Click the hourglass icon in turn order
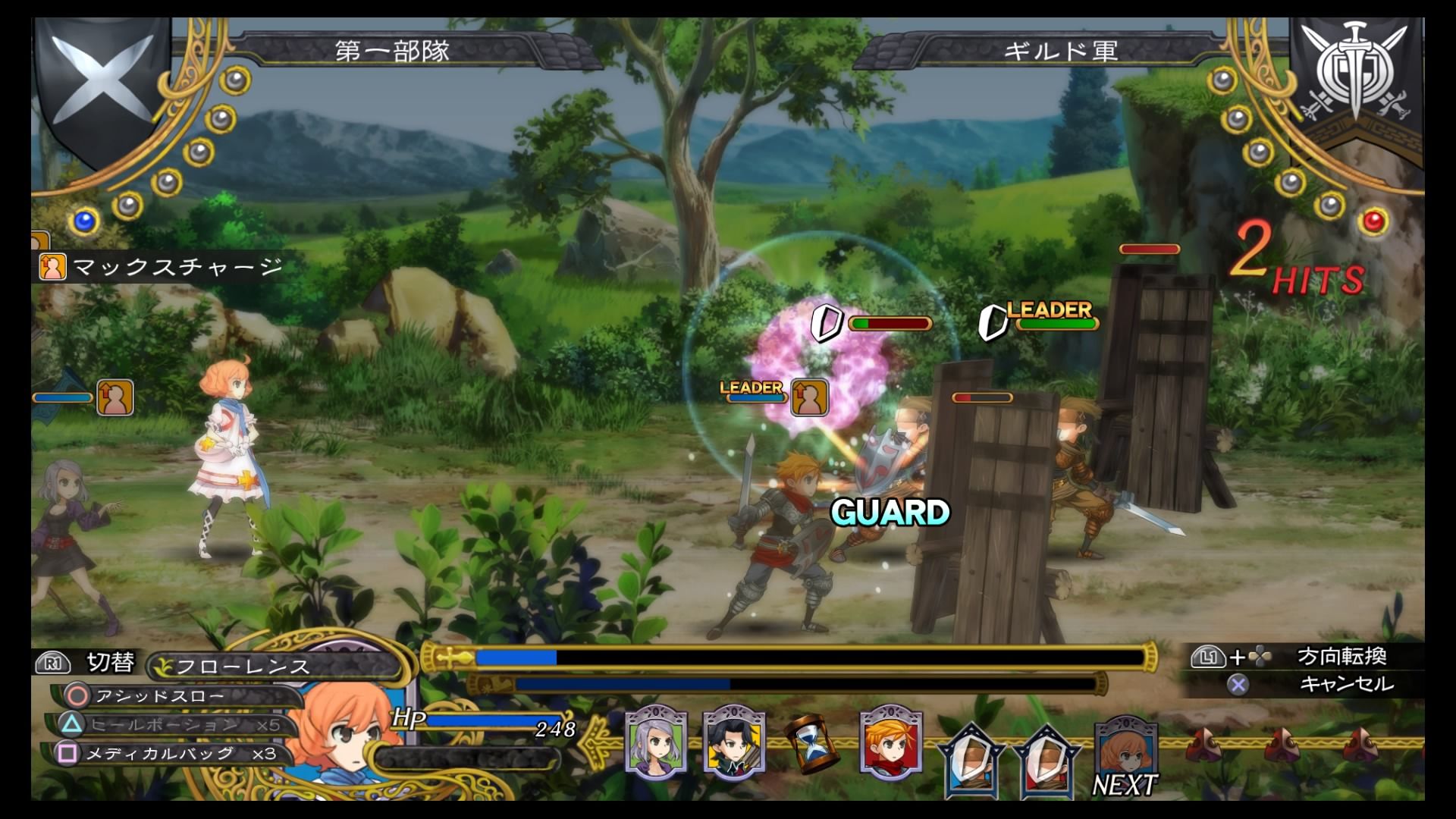Image resolution: width=1456 pixels, height=819 pixels. coord(811,743)
